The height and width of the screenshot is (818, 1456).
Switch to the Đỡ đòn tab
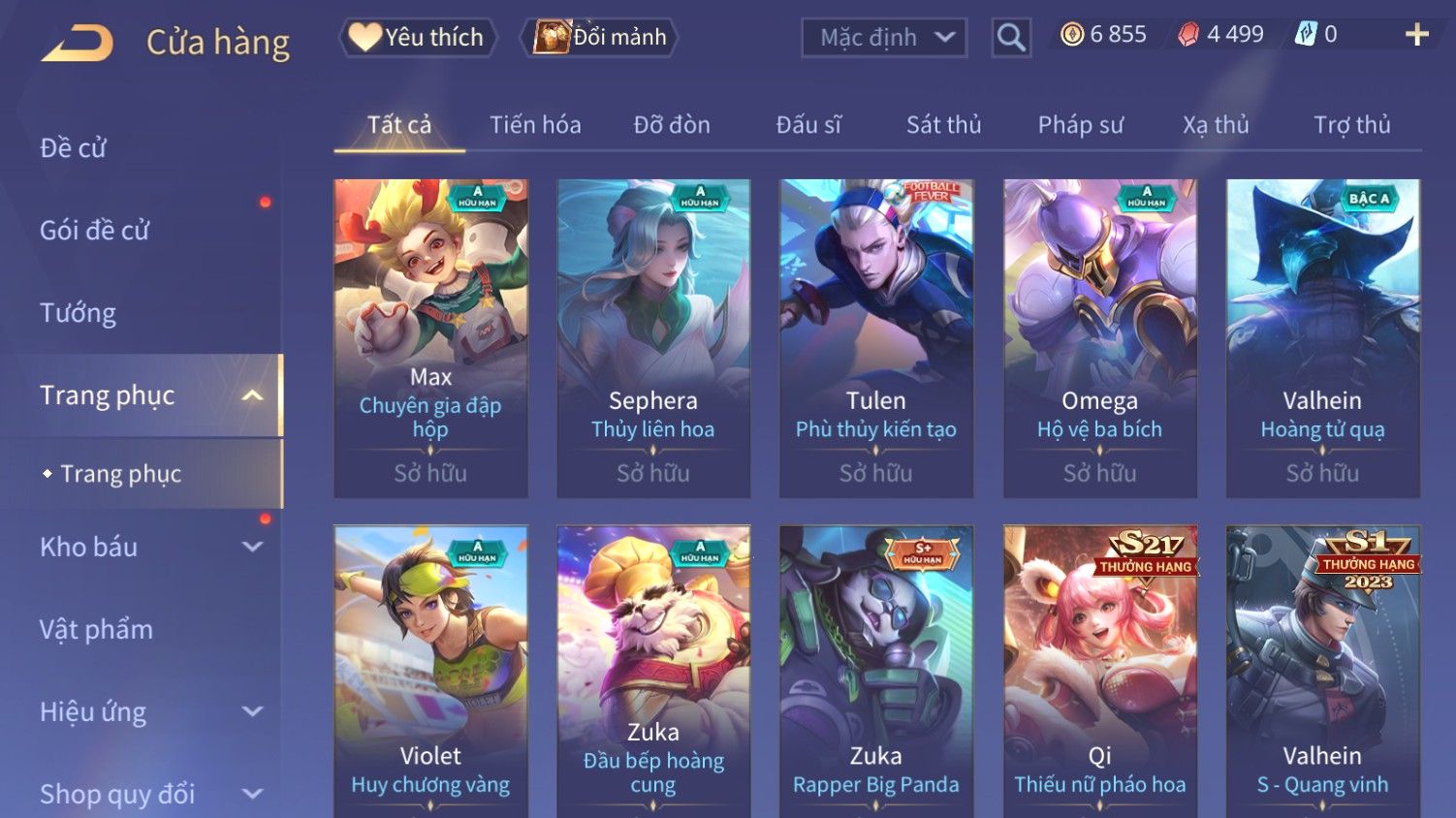(672, 125)
